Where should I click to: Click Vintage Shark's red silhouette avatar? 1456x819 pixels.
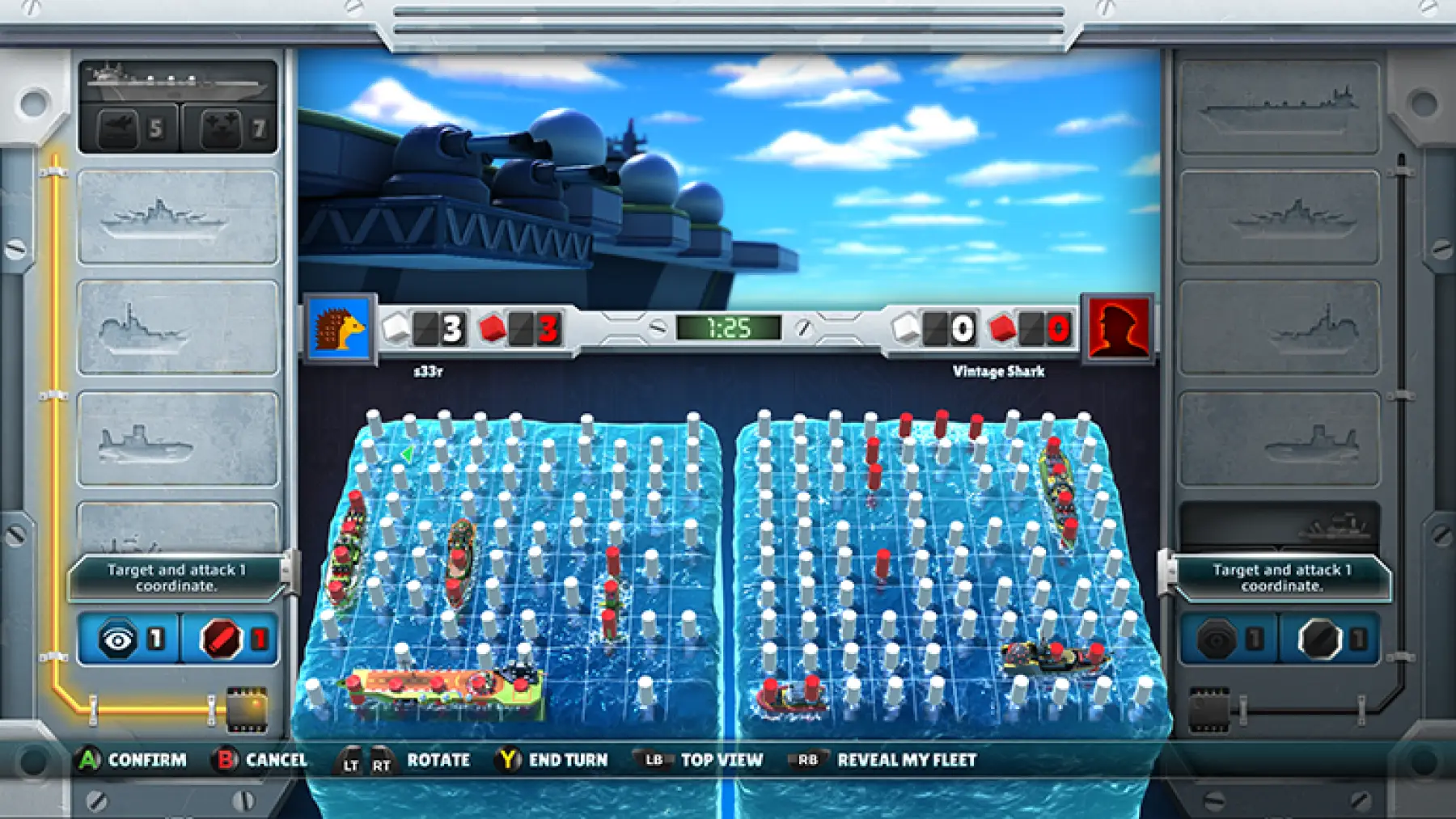pos(1119,329)
